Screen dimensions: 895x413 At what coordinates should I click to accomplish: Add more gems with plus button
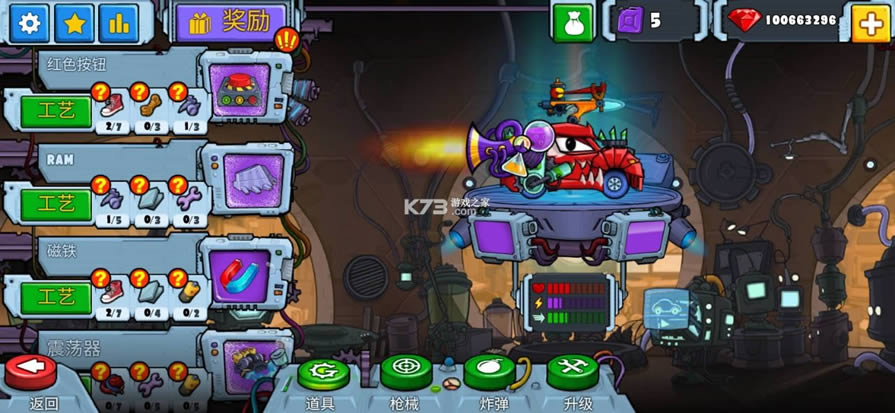[x=868, y=21]
